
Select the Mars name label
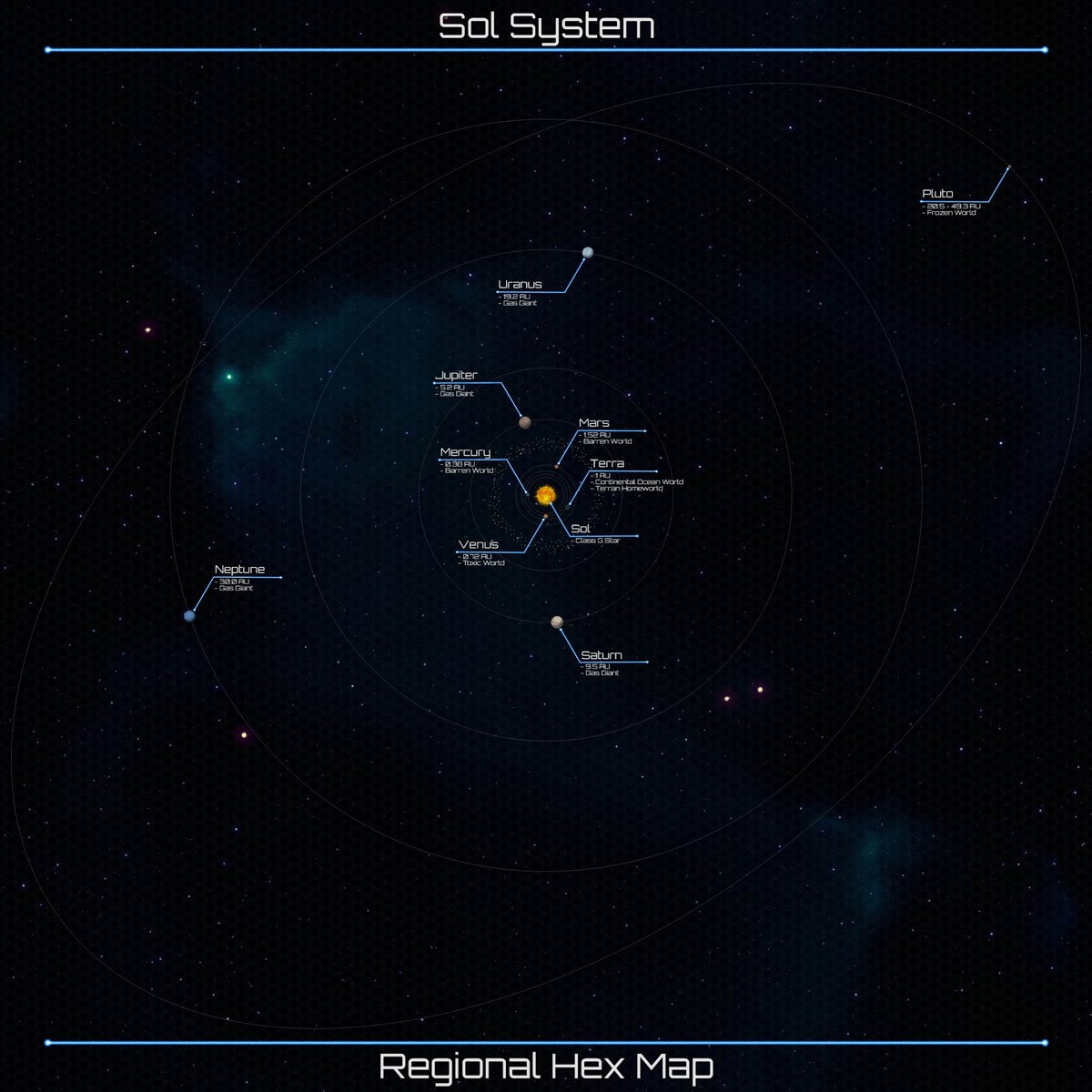click(x=594, y=423)
